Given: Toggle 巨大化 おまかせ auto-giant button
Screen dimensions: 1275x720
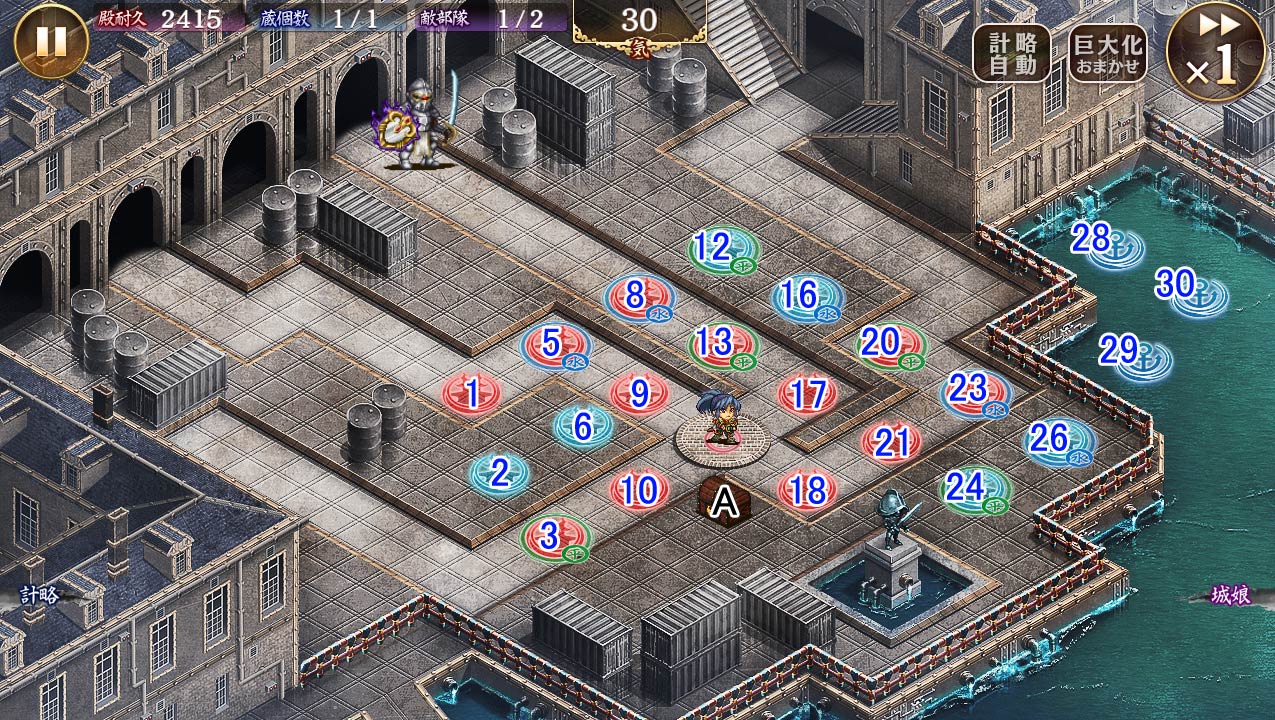Looking at the screenshot, I should (1107, 53).
